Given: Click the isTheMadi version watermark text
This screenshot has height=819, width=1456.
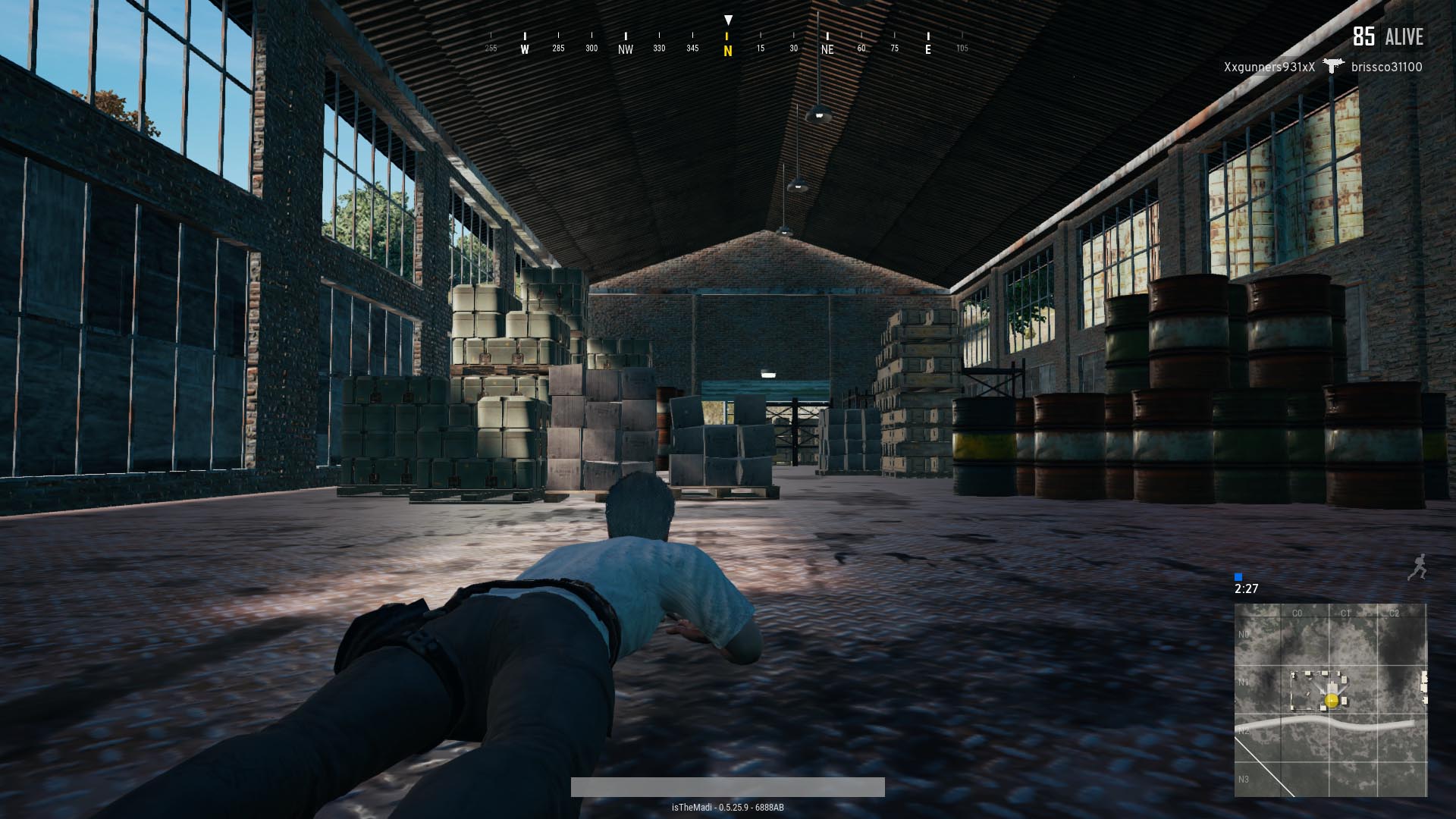Looking at the screenshot, I should pos(727,808).
